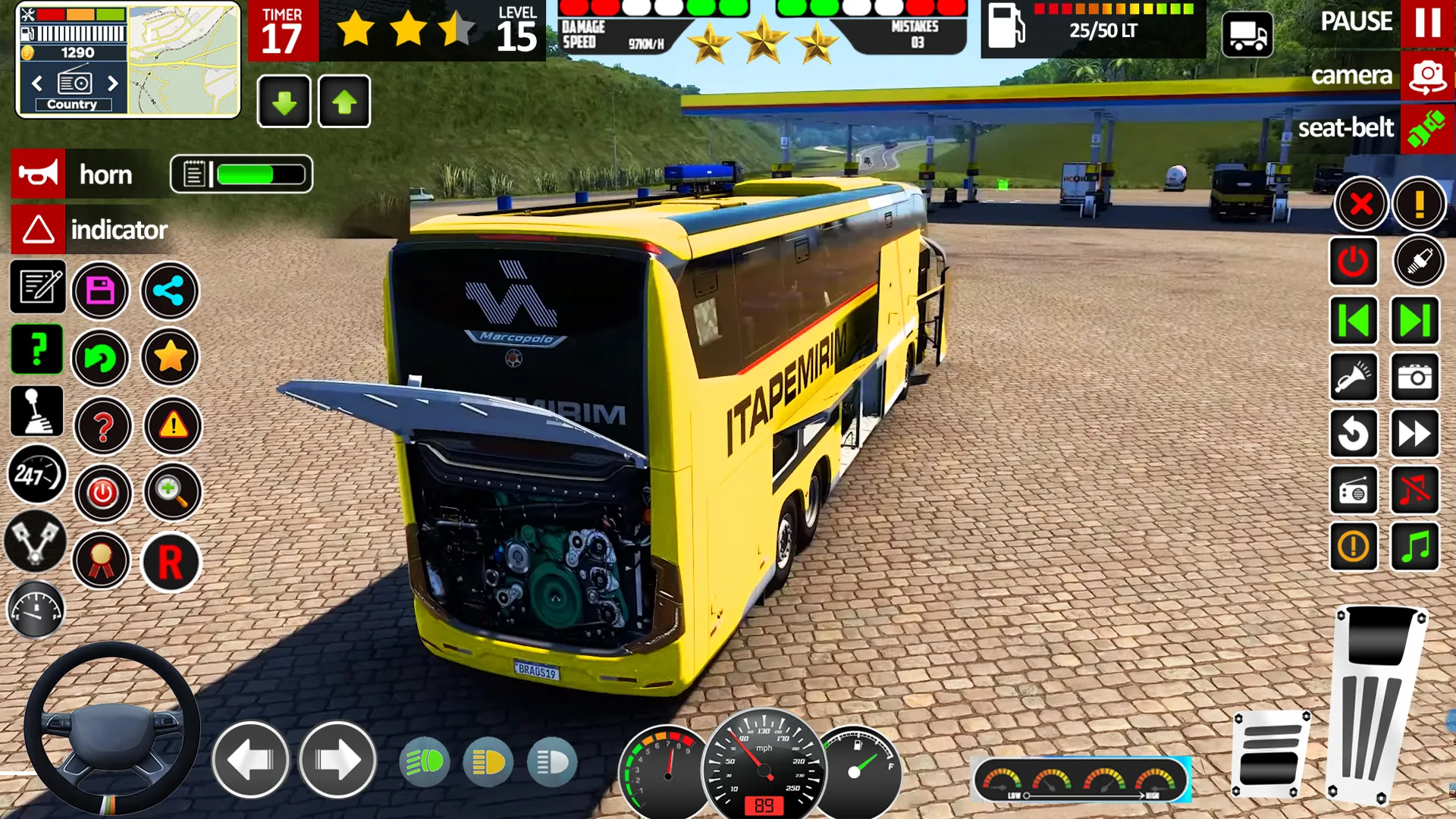This screenshot has width=1456, height=819.
Task: Mute the music with red note icon
Action: click(x=1414, y=491)
